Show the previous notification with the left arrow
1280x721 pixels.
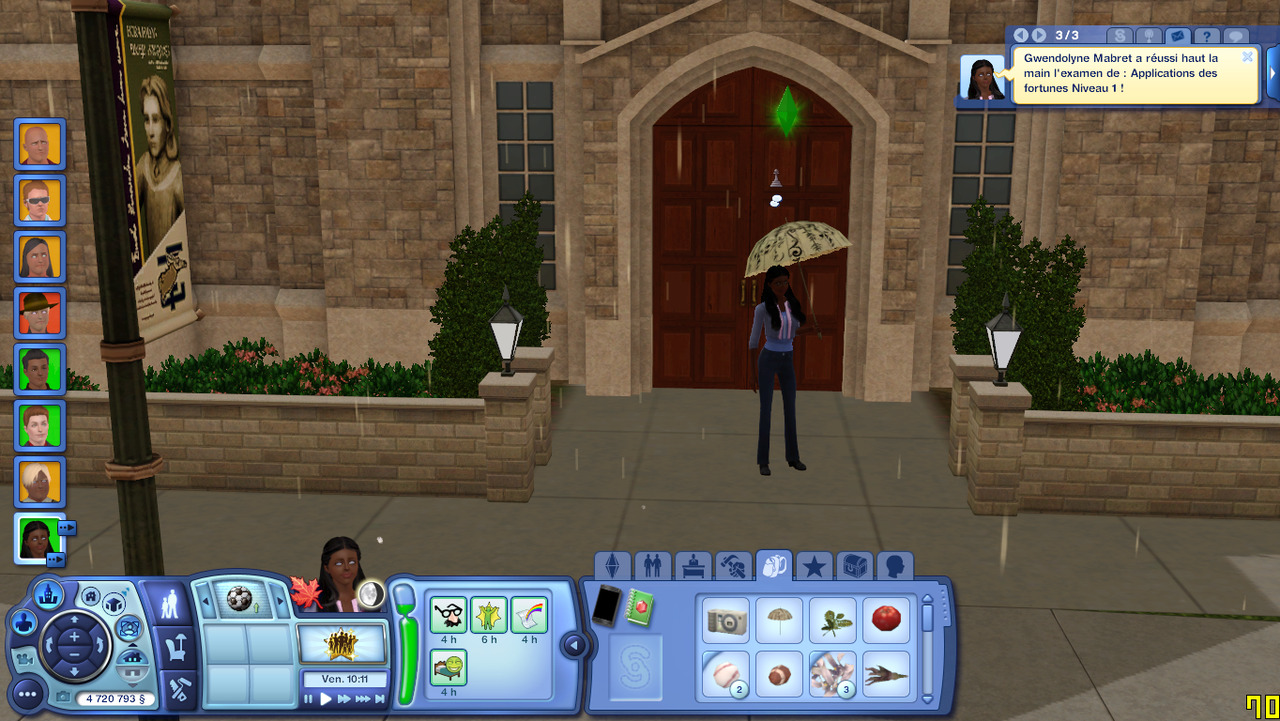coord(1021,36)
